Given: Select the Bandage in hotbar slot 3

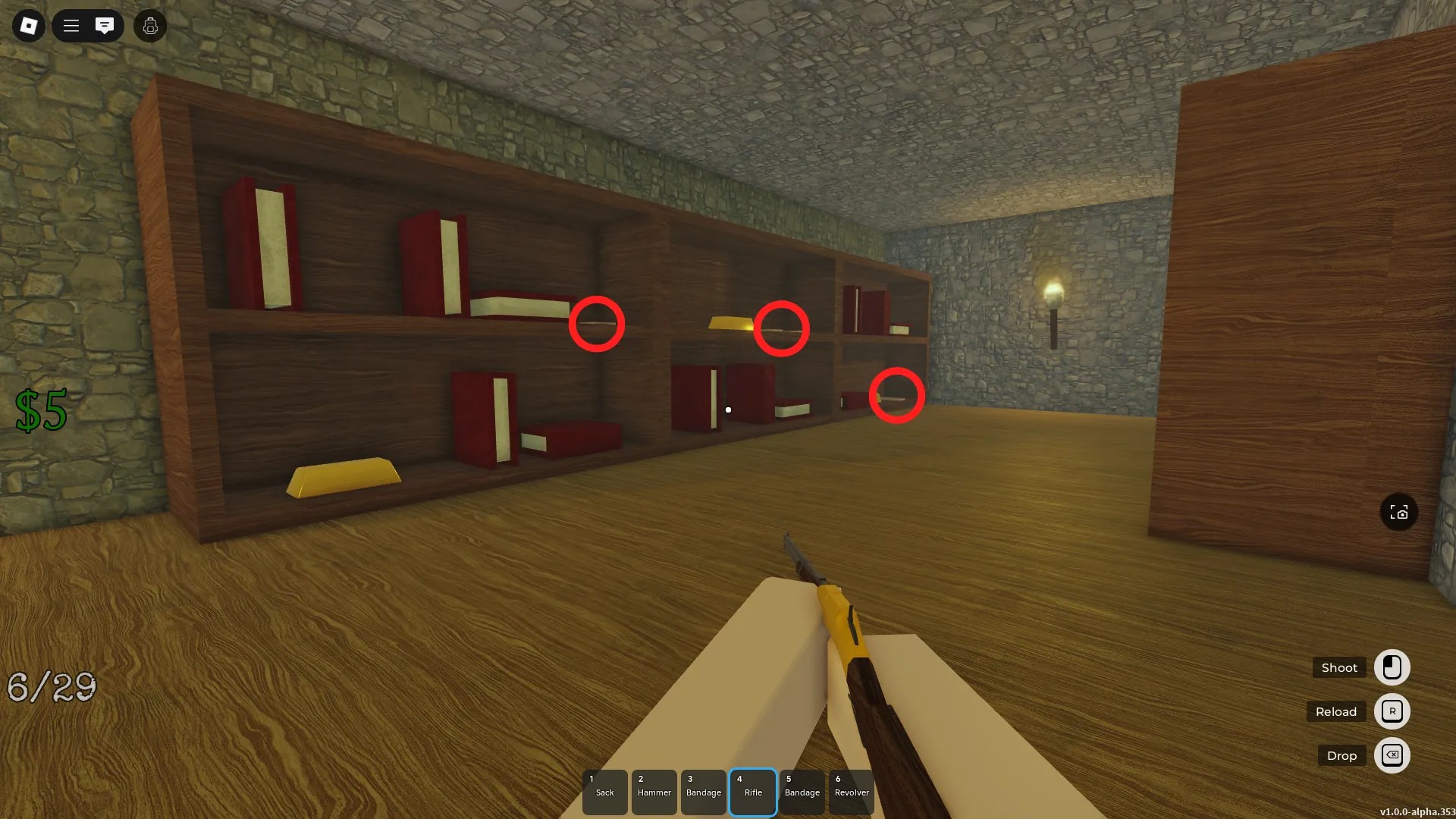Looking at the screenshot, I should click(x=703, y=792).
